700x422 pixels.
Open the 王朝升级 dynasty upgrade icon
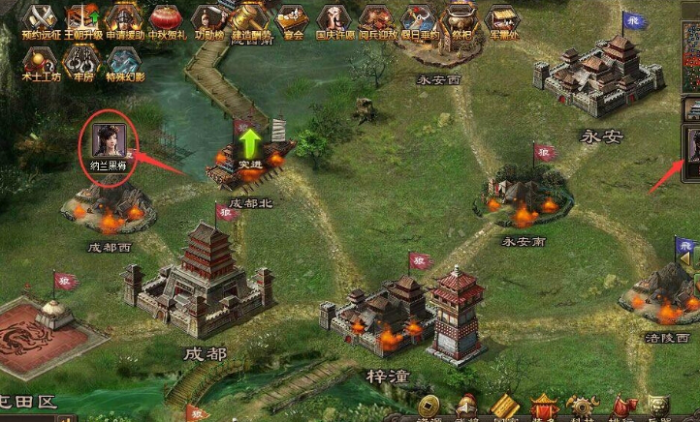pyautogui.click(x=82, y=17)
